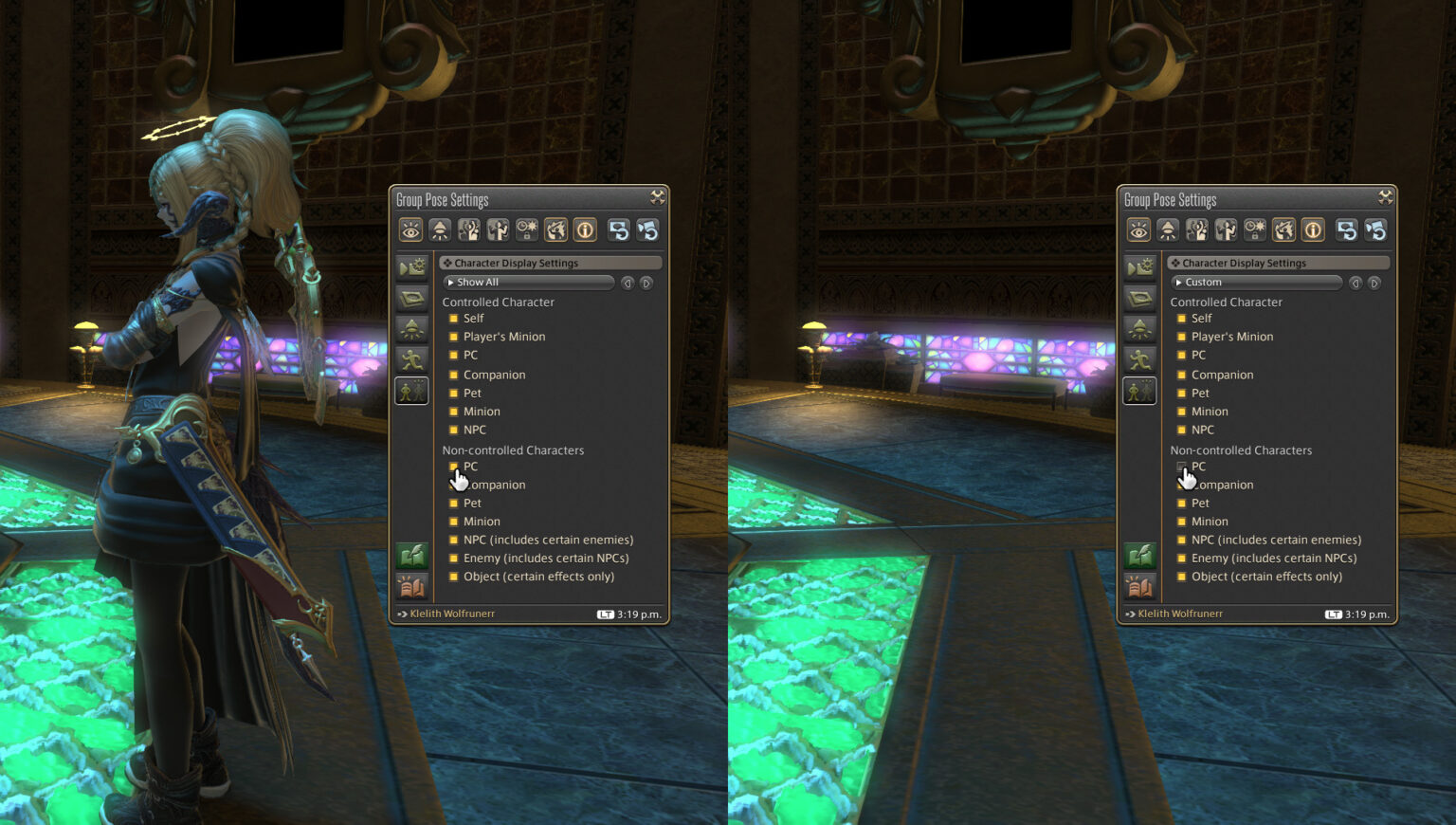Open the information settings tab

coord(586,229)
